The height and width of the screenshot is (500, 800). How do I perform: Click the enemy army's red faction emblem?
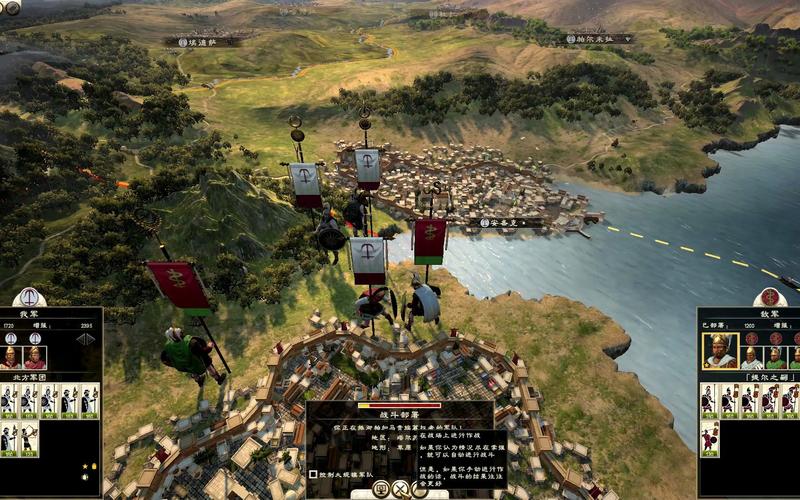pos(770,297)
